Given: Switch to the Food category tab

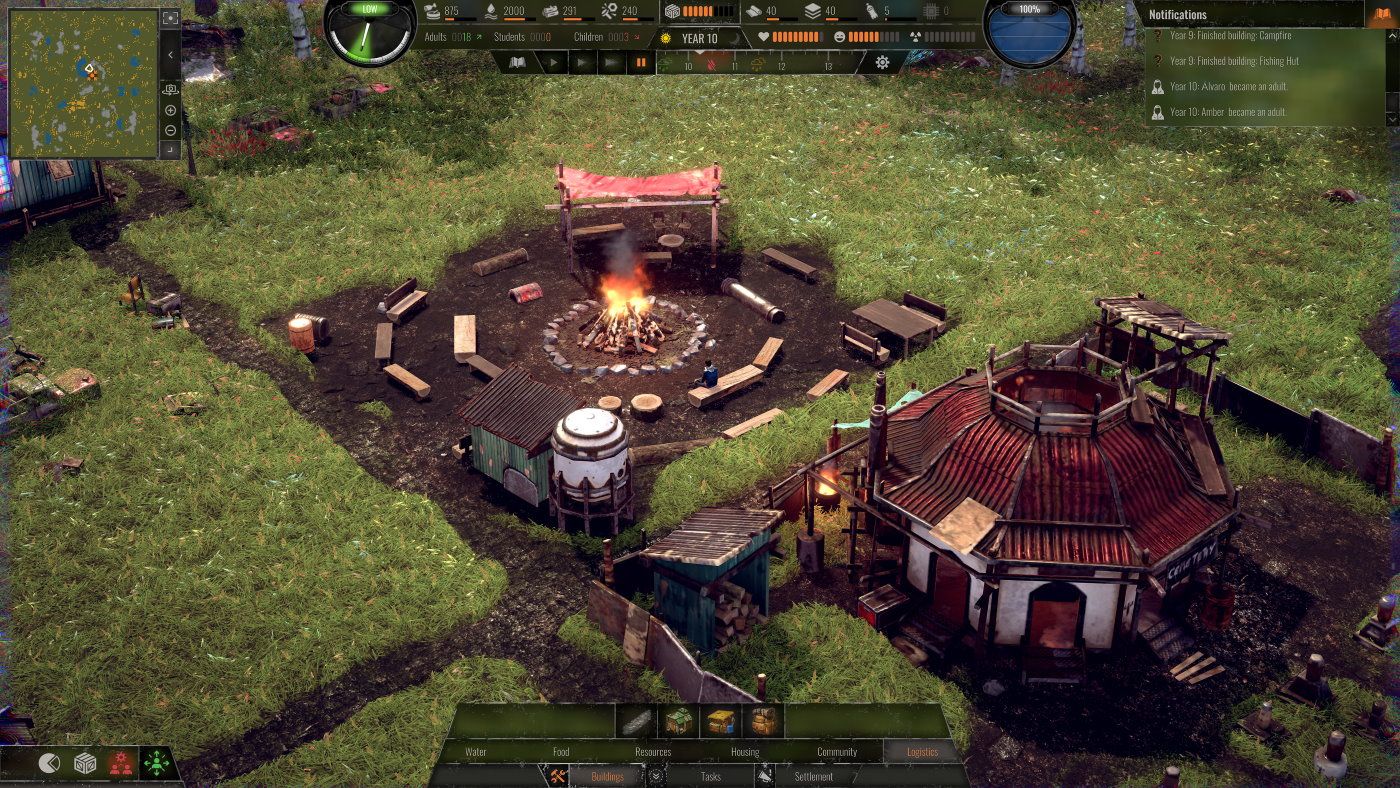Looking at the screenshot, I should tap(560, 751).
